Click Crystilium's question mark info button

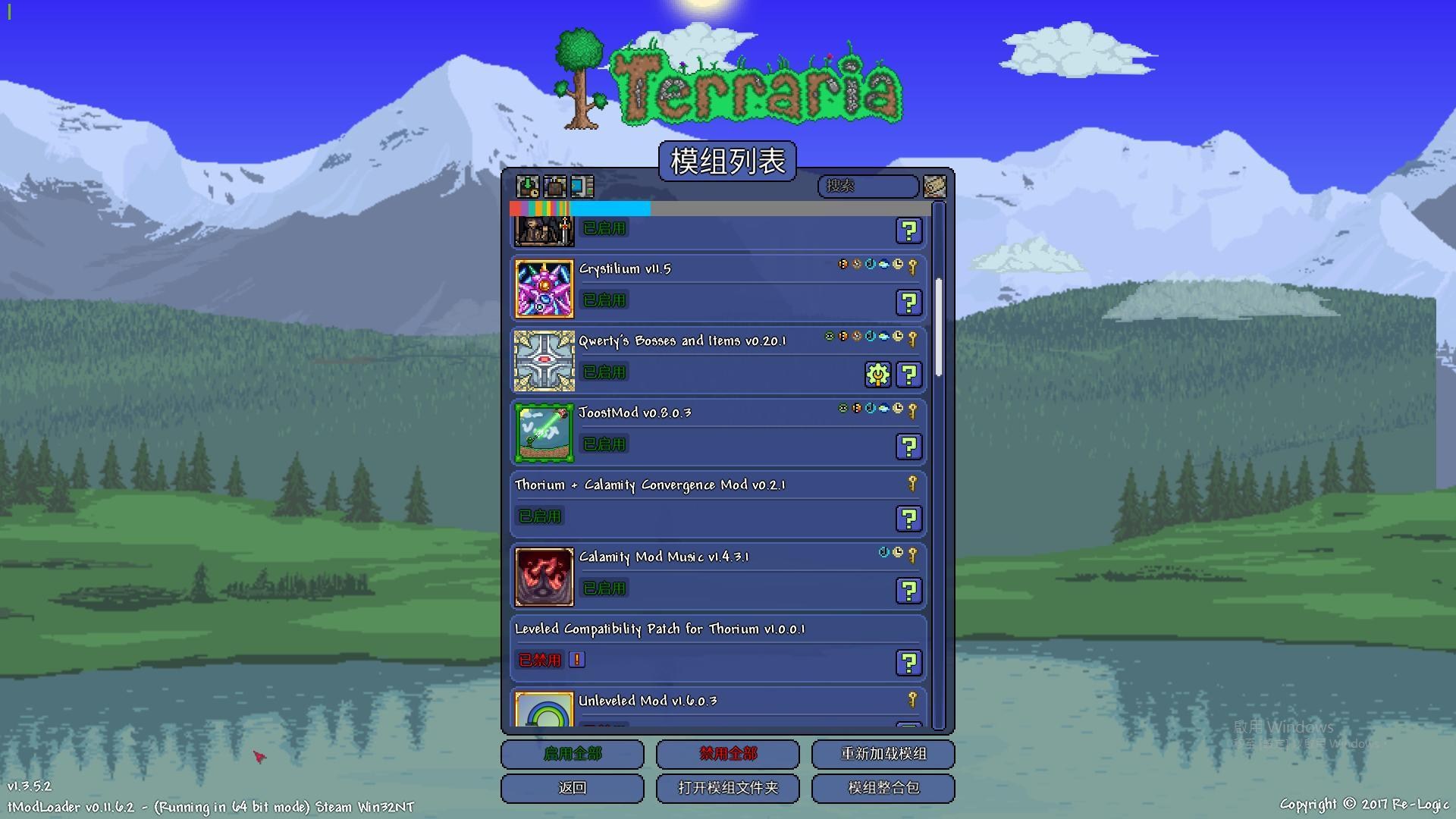908,303
